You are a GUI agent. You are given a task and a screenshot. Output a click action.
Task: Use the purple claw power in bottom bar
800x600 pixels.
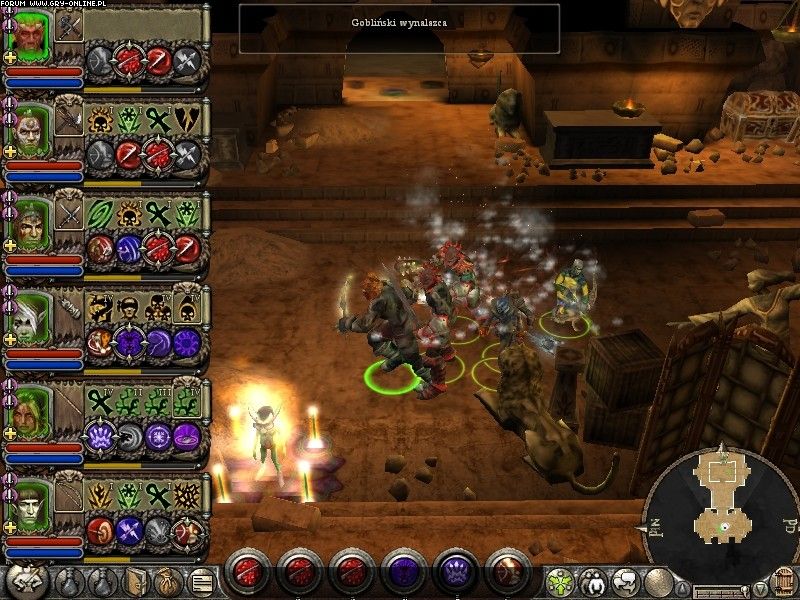pos(453,571)
